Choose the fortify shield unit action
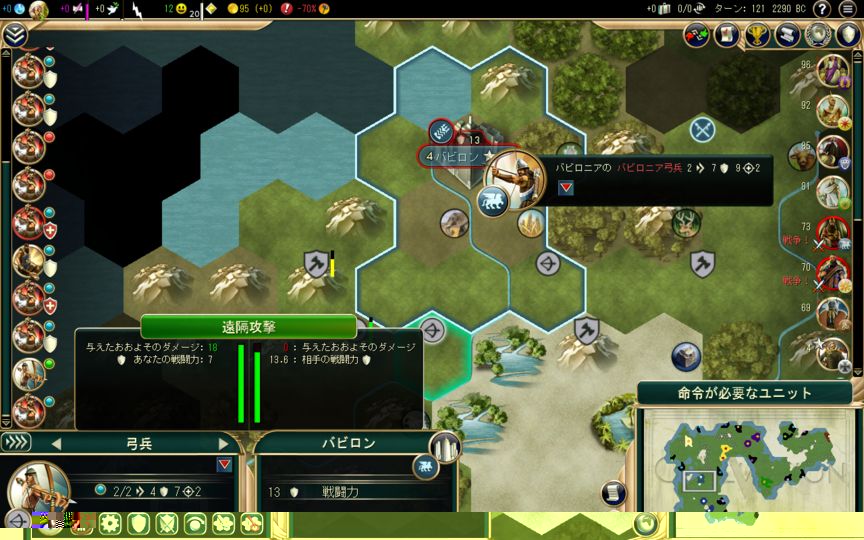The width and height of the screenshot is (864, 540). tap(138, 523)
